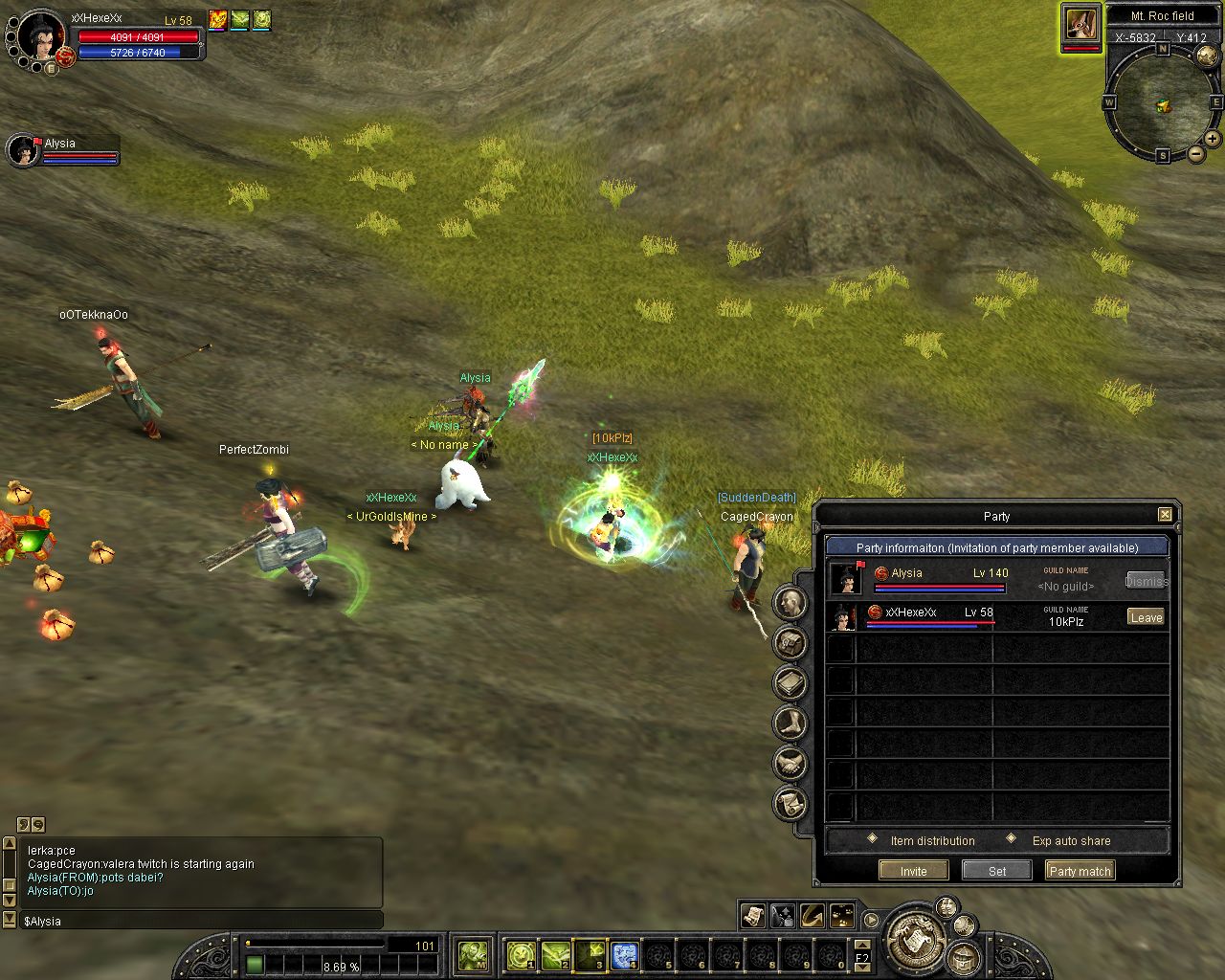Leave the party via the Leave button
Image resolution: width=1225 pixels, height=980 pixels.
click(x=1146, y=617)
